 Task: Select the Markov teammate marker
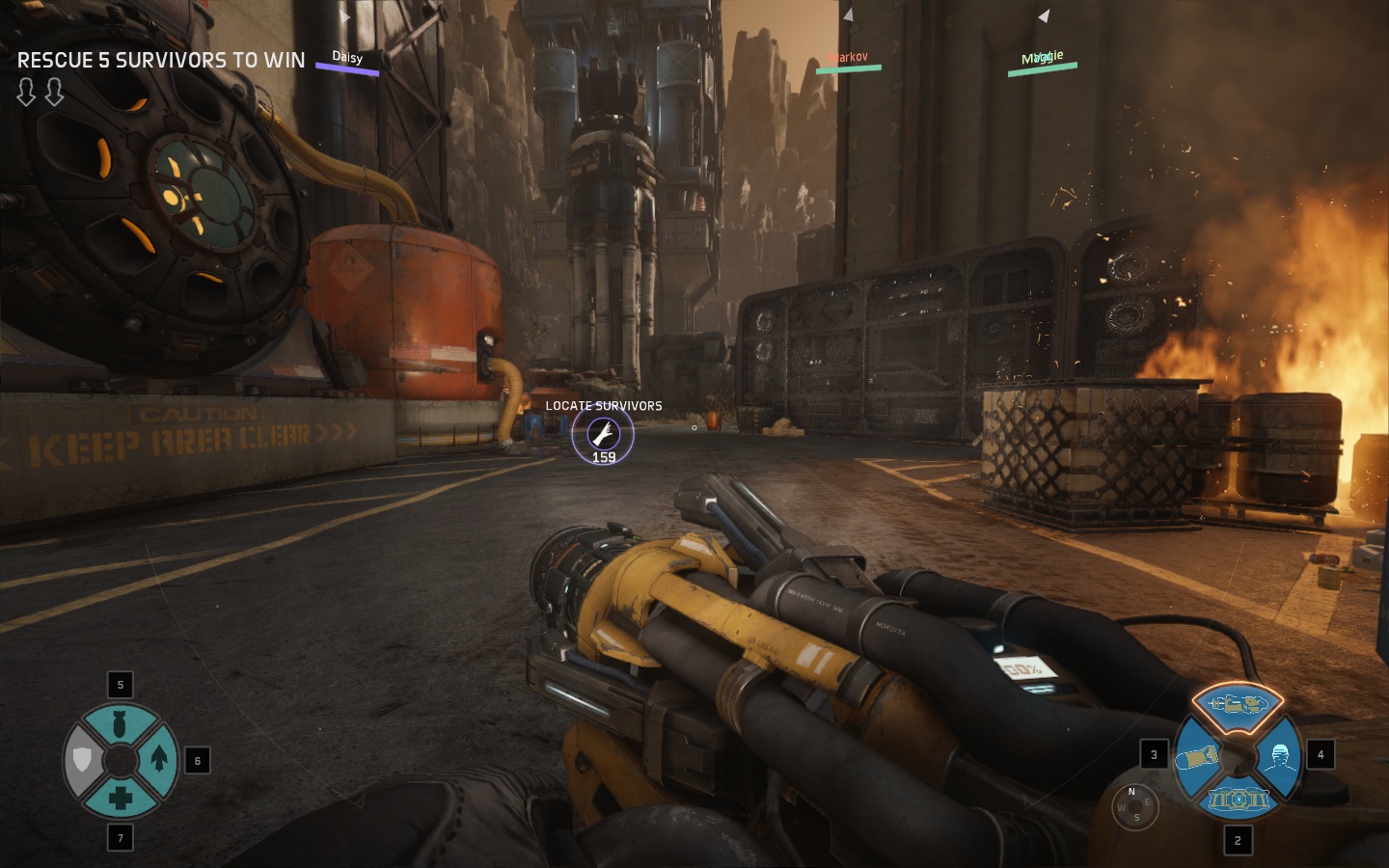(848, 62)
